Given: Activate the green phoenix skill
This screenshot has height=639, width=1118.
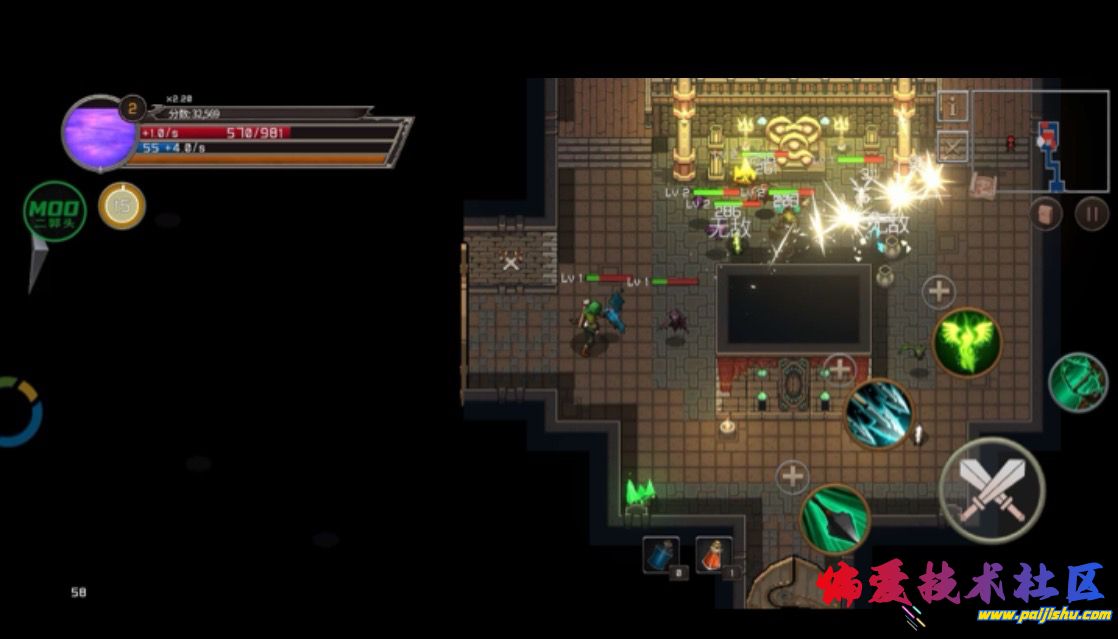Looking at the screenshot, I should tap(966, 342).
